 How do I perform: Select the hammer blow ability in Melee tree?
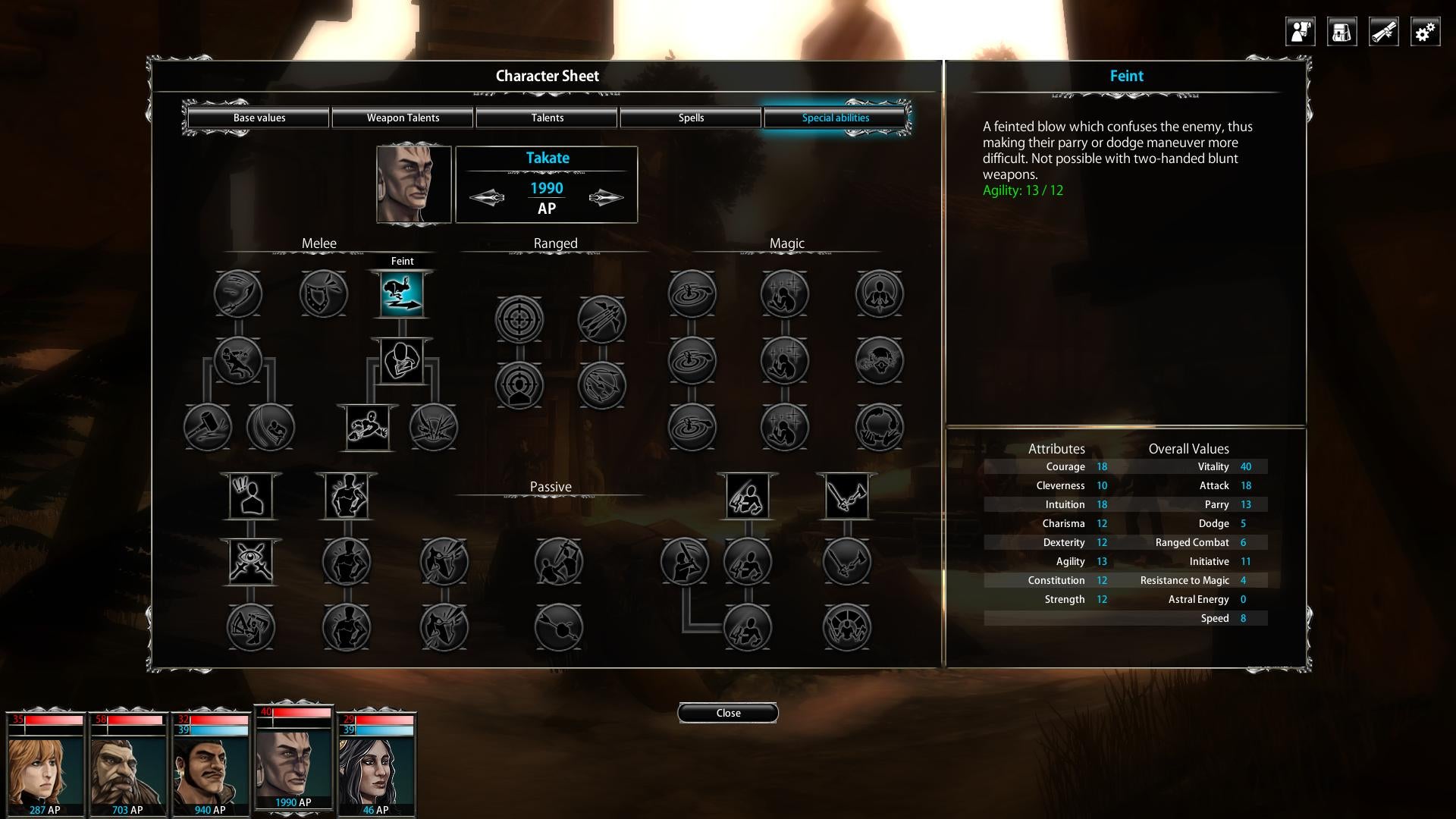coord(208,427)
